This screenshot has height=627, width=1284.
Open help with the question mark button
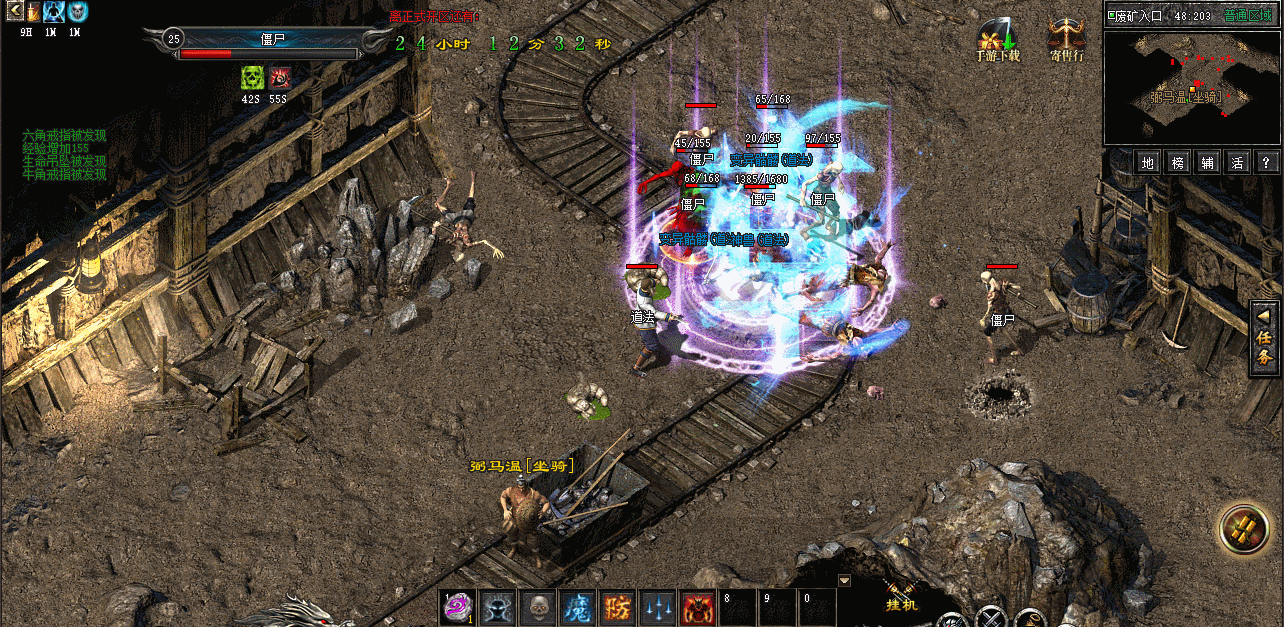(x=1266, y=162)
